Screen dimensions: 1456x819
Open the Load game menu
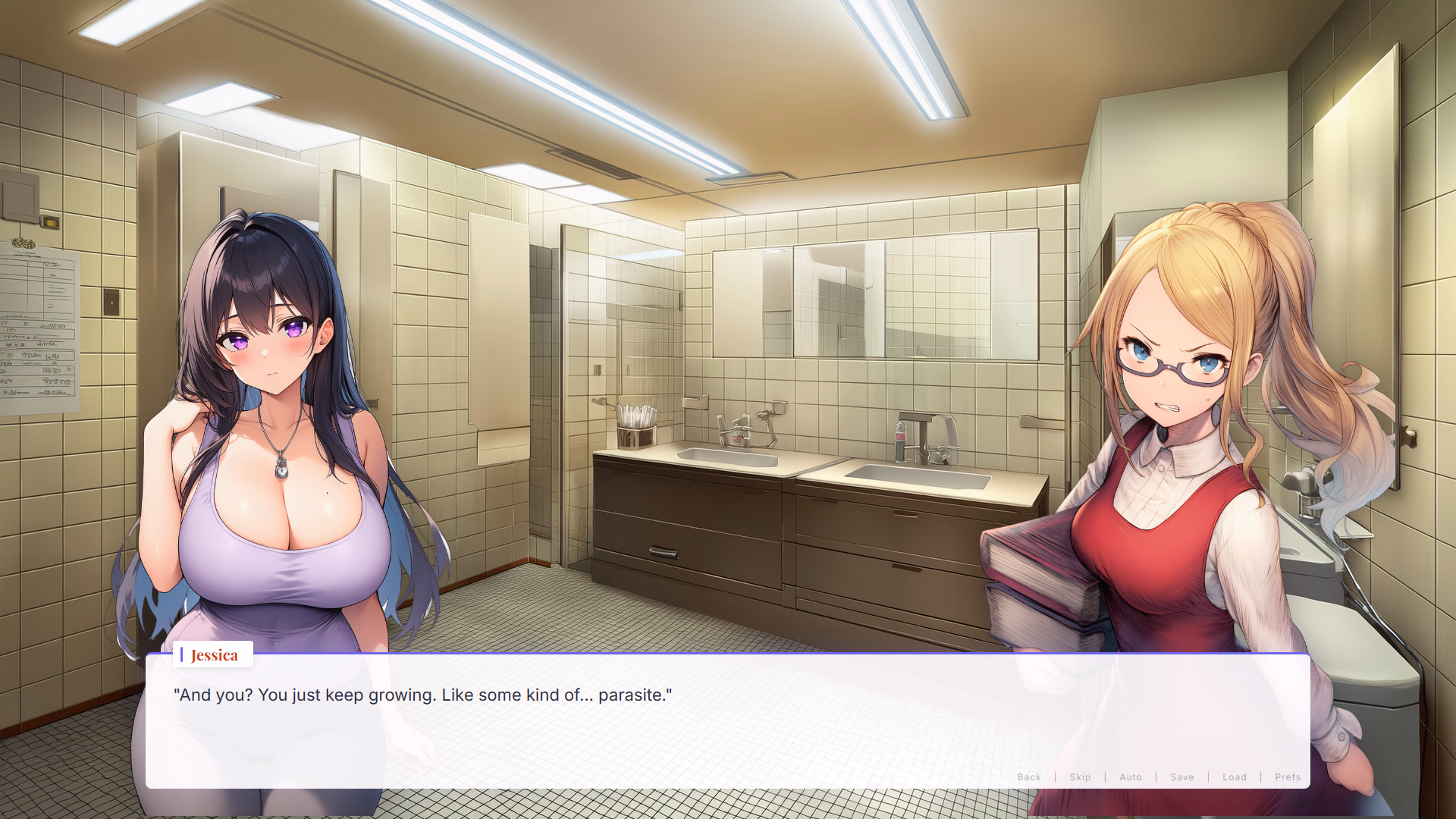[x=1235, y=777]
